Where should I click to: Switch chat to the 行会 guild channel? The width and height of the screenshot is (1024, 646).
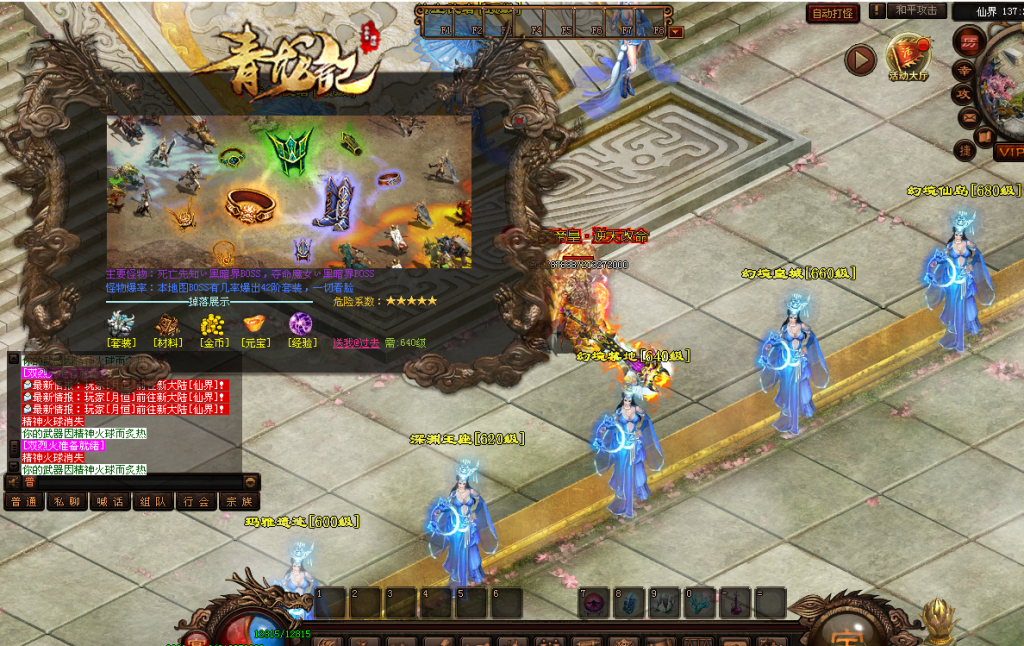click(196, 502)
